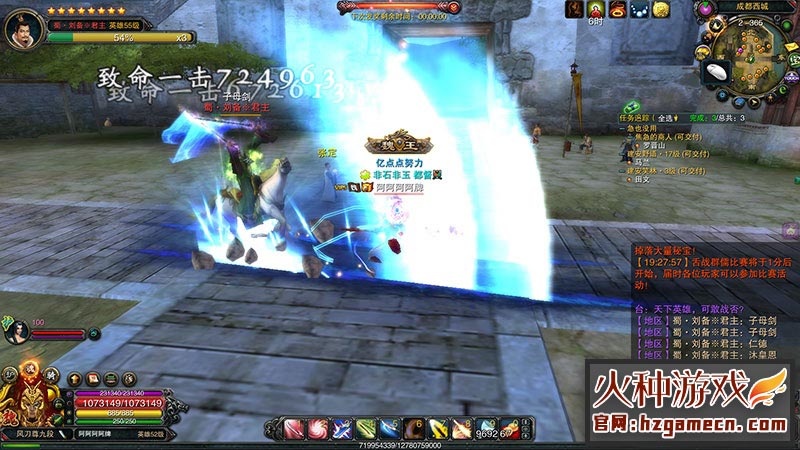Activate the blue crossed blades skill
This screenshot has width=800, height=450.
click(x=343, y=429)
